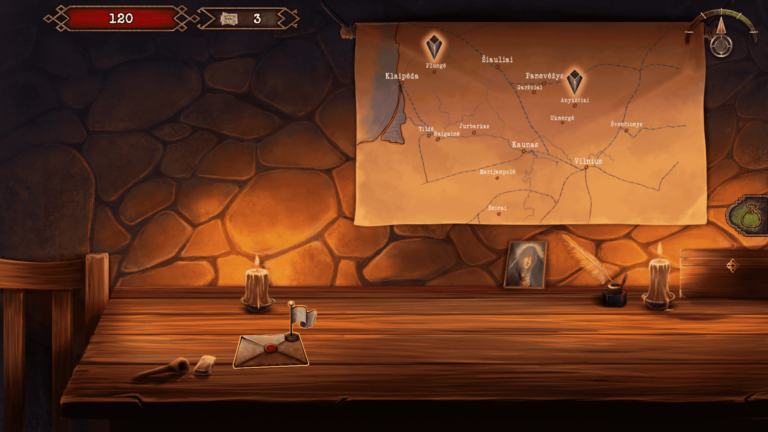Open the compass dial icon
Image resolution: width=768 pixels, height=432 pixels.
pyautogui.click(x=721, y=40)
